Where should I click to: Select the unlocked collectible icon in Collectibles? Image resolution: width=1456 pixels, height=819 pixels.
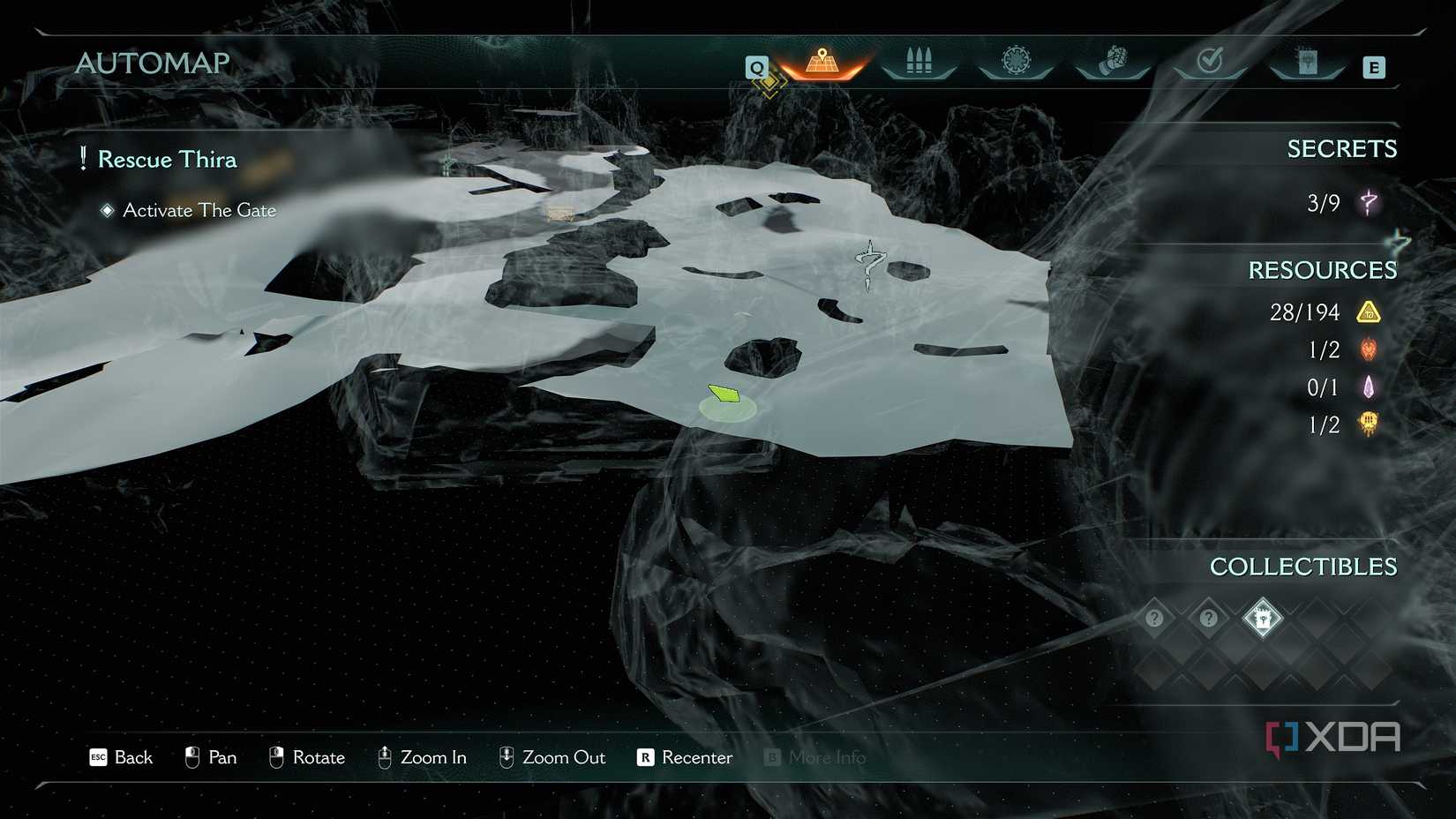coord(1262,618)
